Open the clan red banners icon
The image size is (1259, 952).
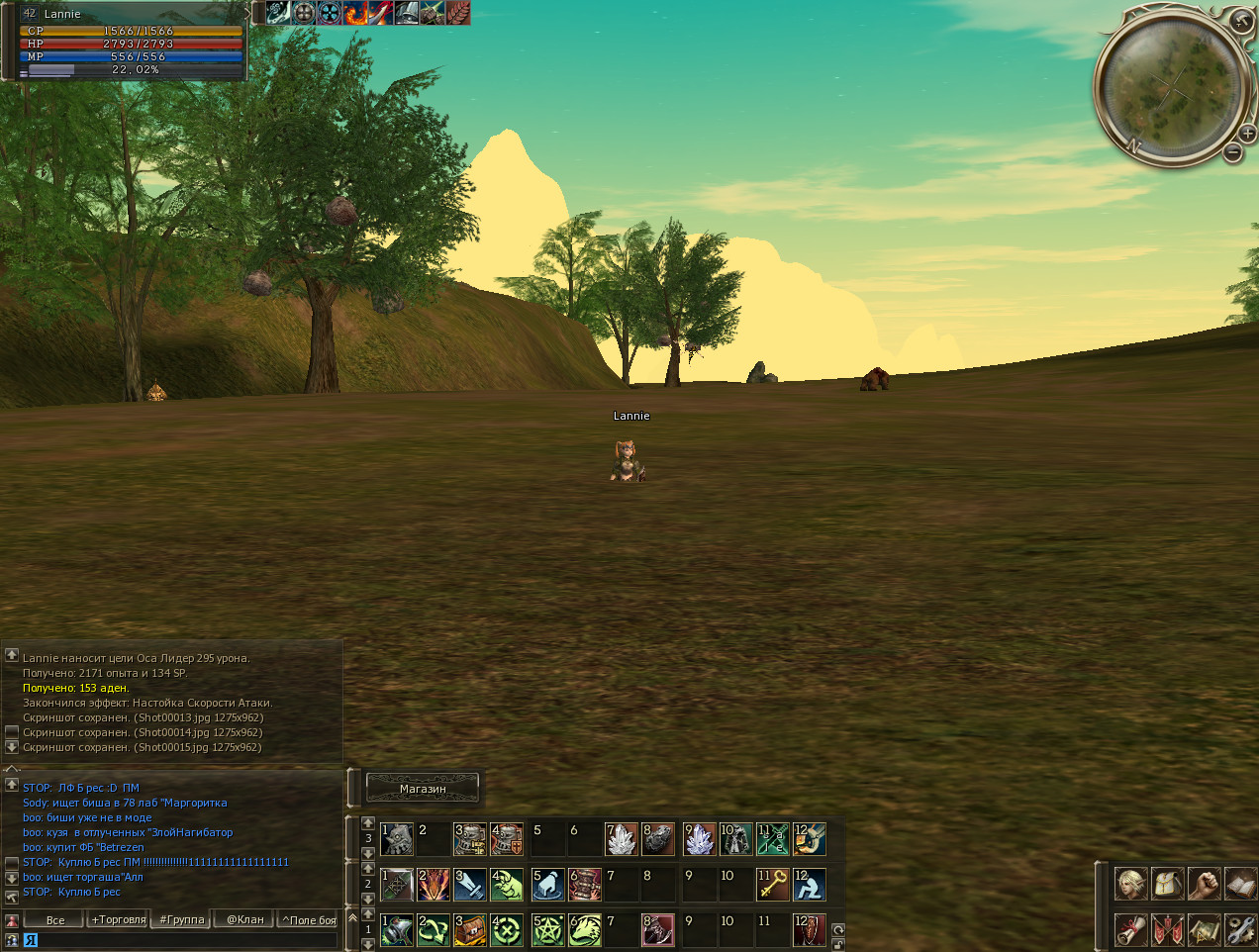pyautogui.click(x=1168, y=929)
